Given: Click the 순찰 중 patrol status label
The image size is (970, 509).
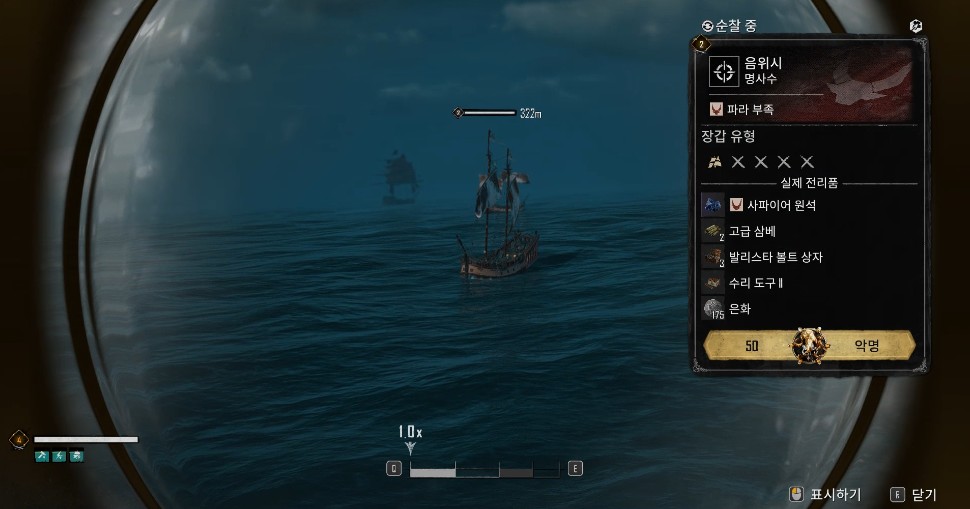Looking at the screenshot, I should click(735, 25).
